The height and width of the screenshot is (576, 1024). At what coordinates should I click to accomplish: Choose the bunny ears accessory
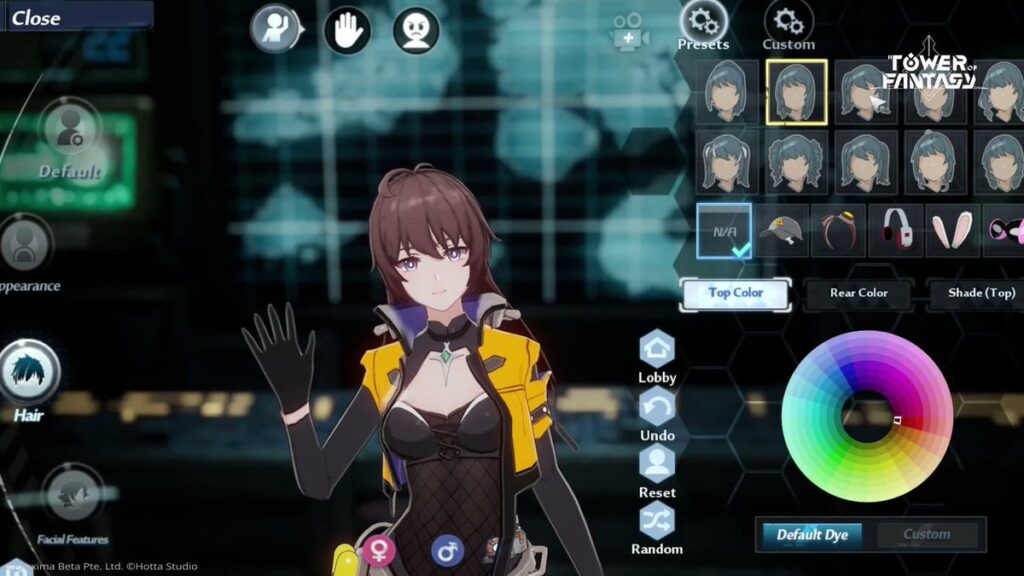click(952, 231)
